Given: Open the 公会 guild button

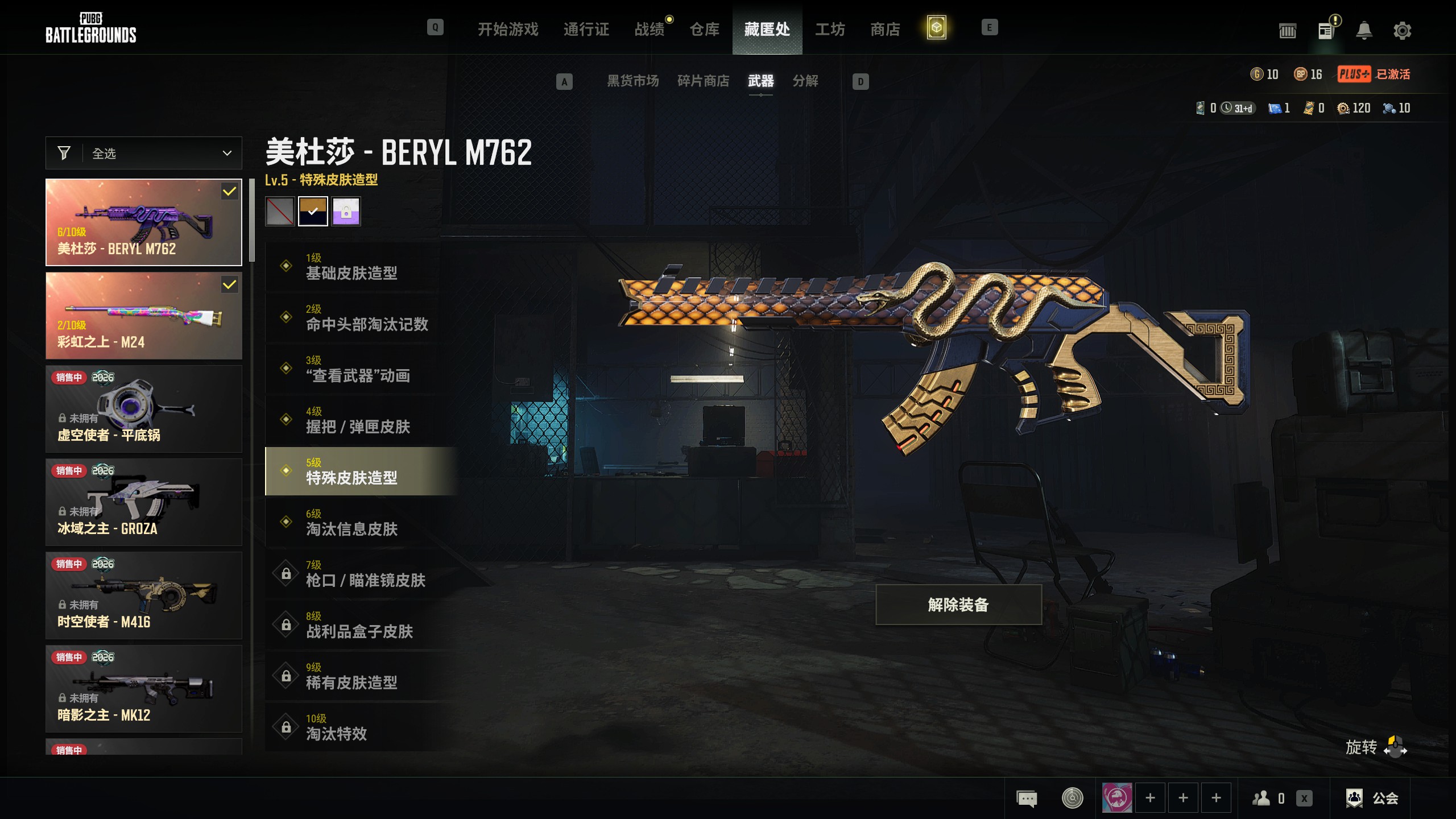Looking at the screenshot, I should [1372, 799].
